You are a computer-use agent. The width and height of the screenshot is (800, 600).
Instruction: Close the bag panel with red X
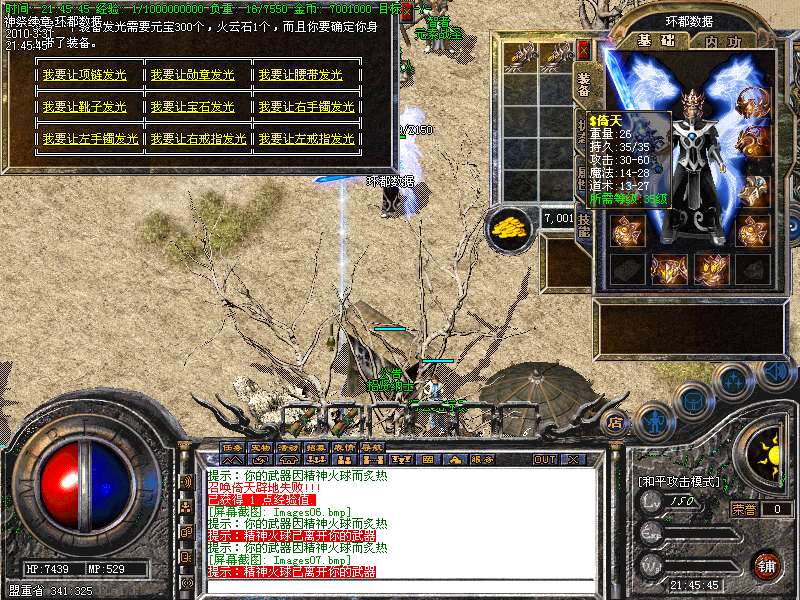tap(584, 49)
